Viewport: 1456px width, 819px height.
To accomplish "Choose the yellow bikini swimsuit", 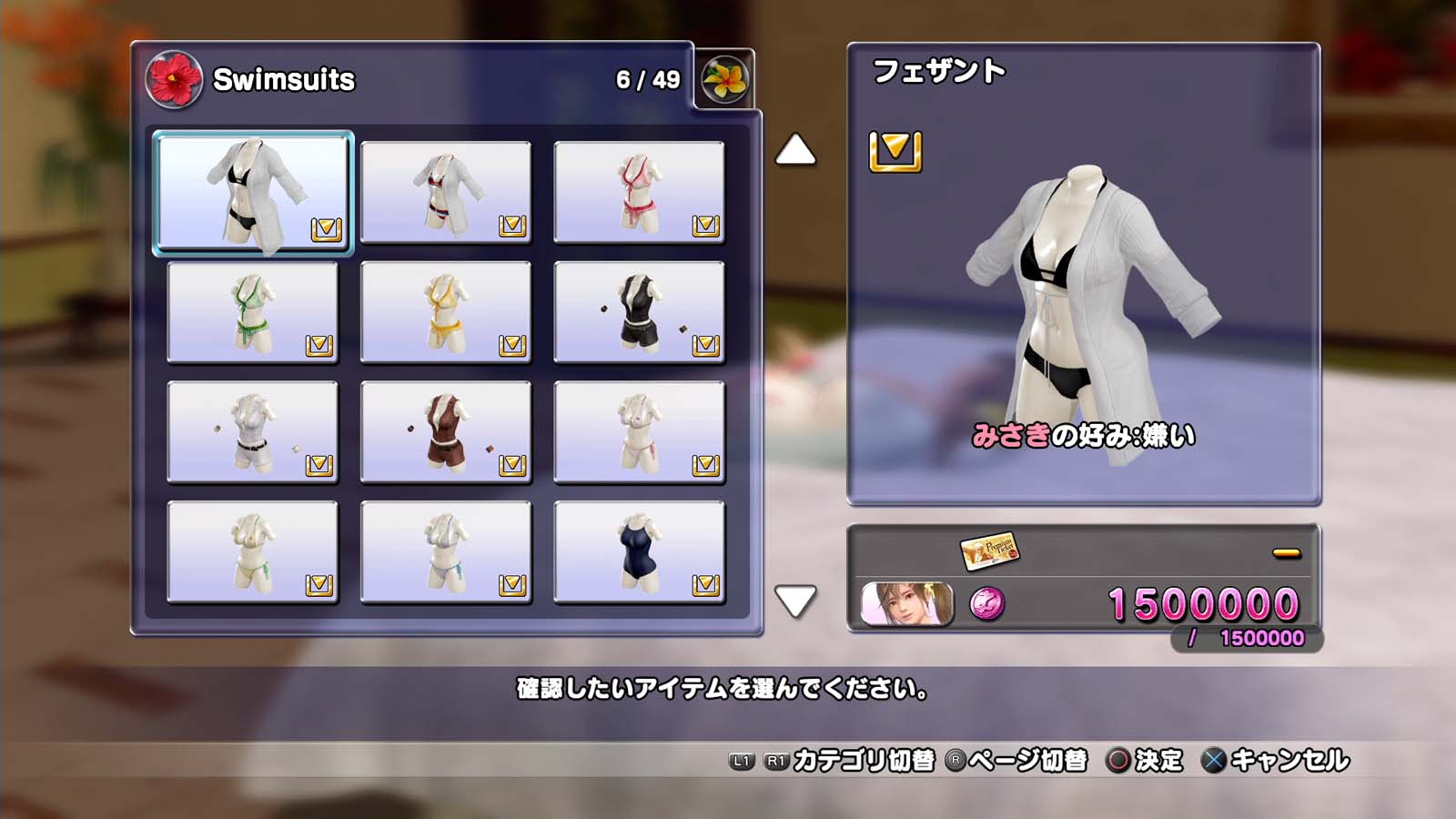I will [446, 312].
